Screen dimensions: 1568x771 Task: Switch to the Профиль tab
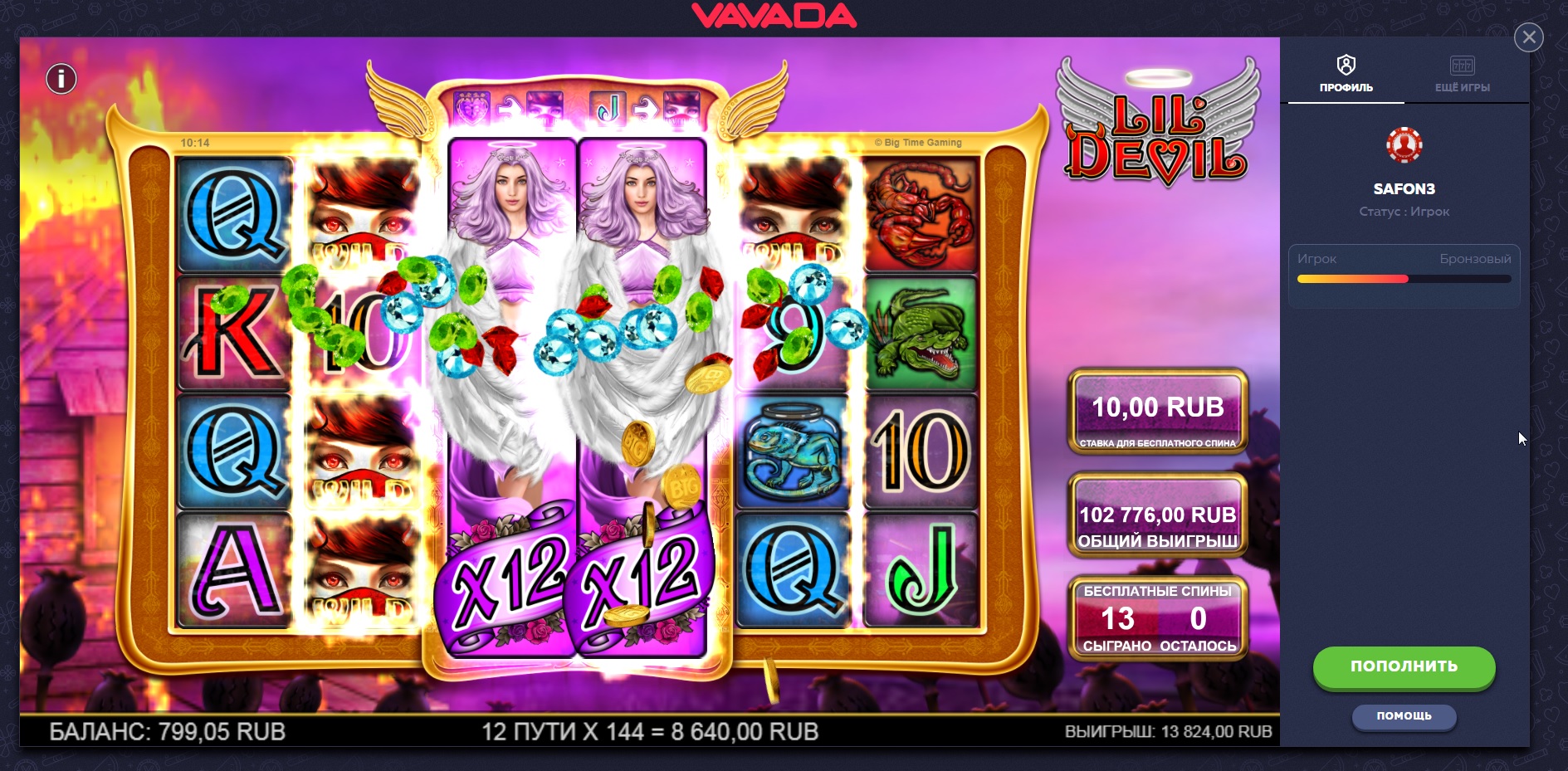coord(1346,74)
